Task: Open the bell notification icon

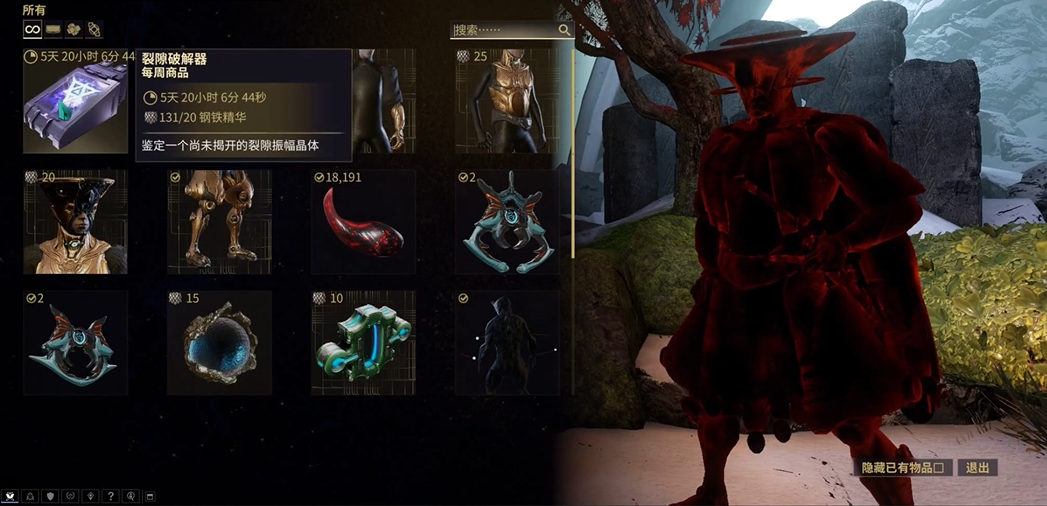Action: tap(30, 496)
